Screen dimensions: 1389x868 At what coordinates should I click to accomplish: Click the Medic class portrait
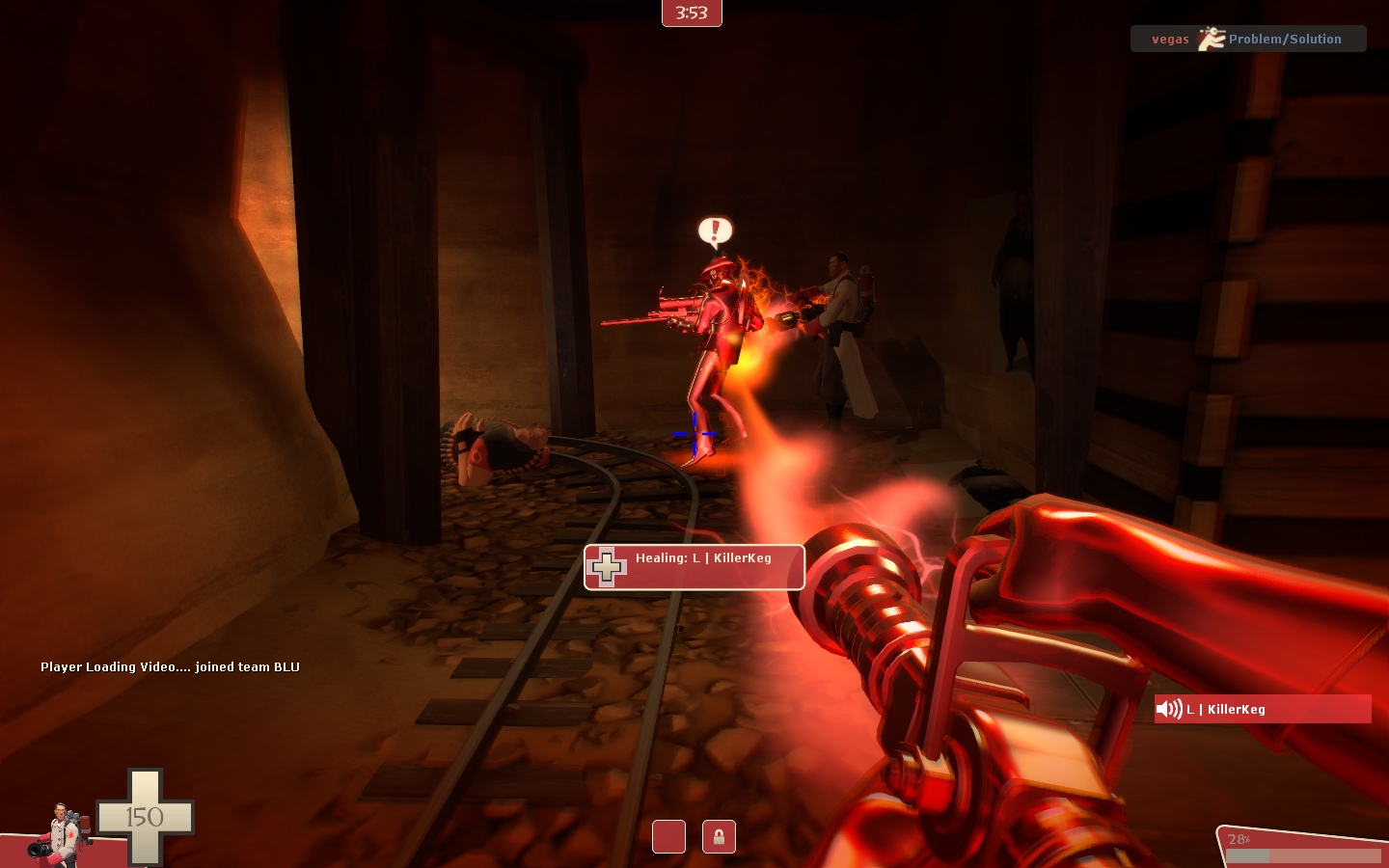(60, 831)
